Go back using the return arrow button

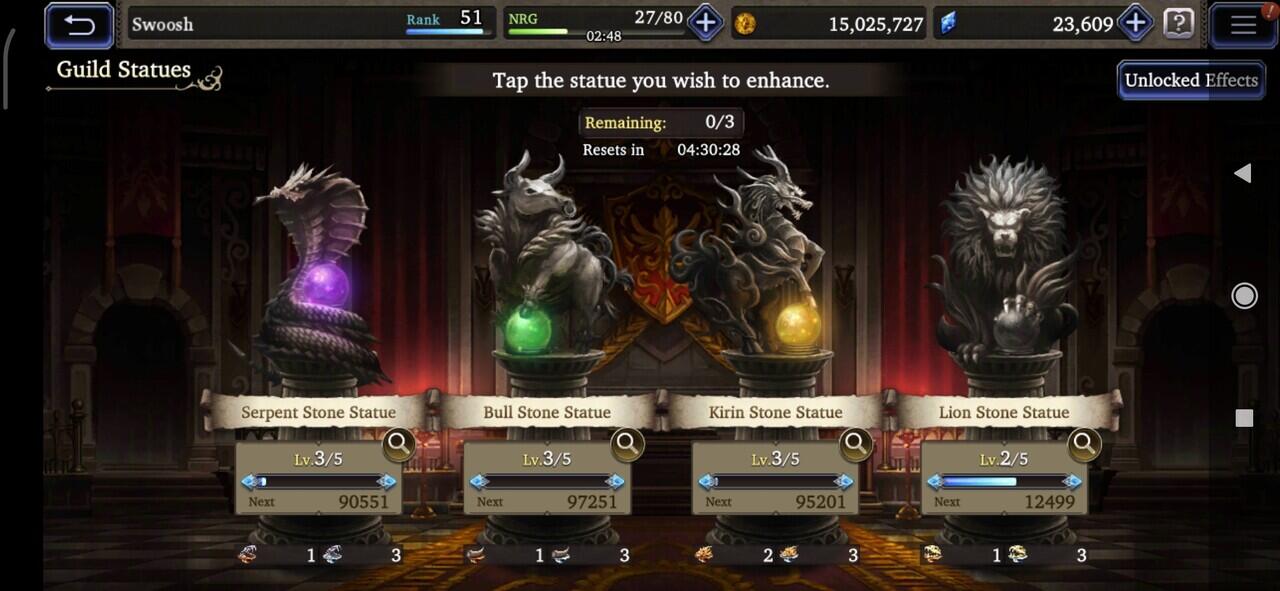point(79,25)
